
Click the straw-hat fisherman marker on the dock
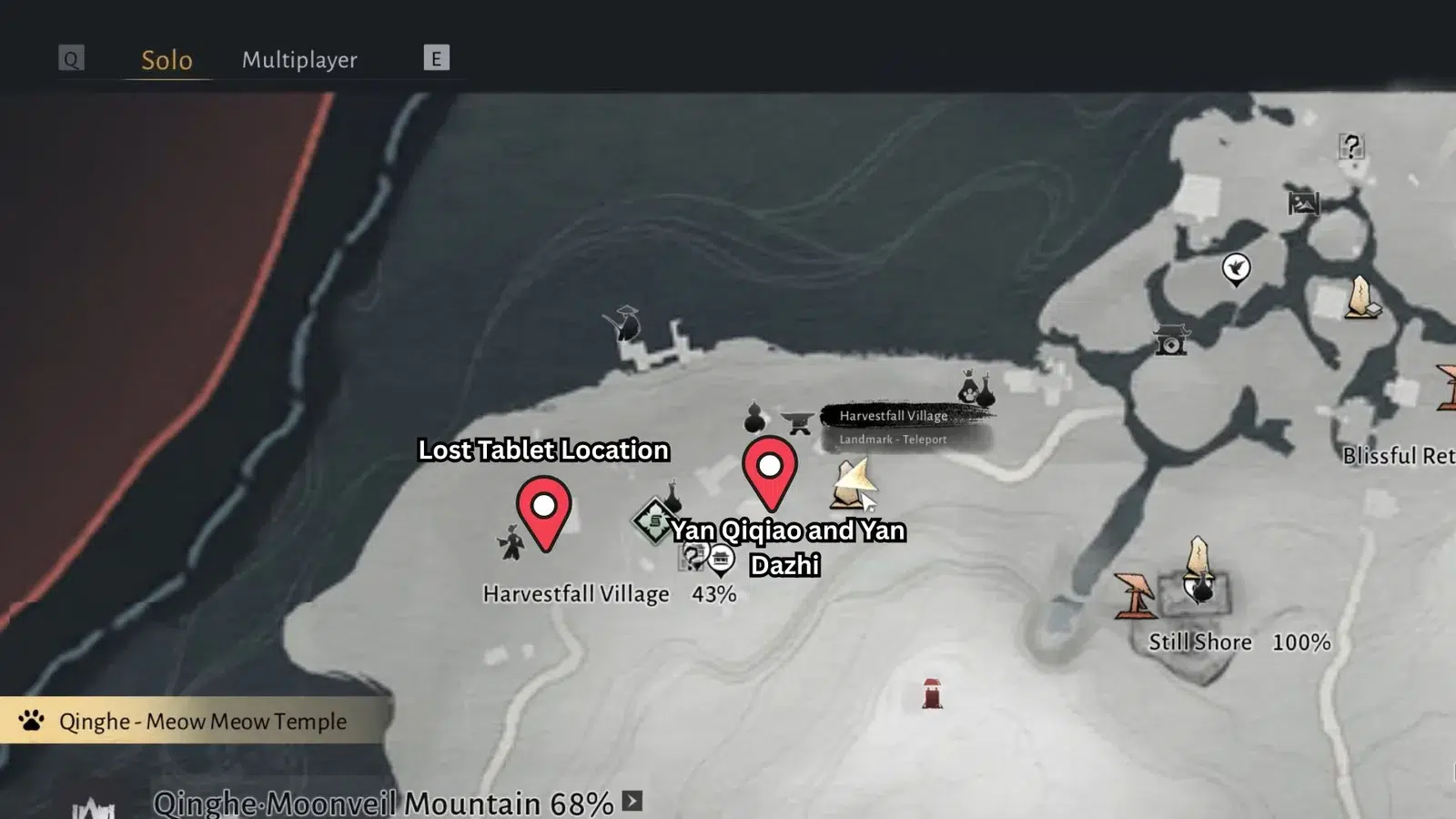625,323
